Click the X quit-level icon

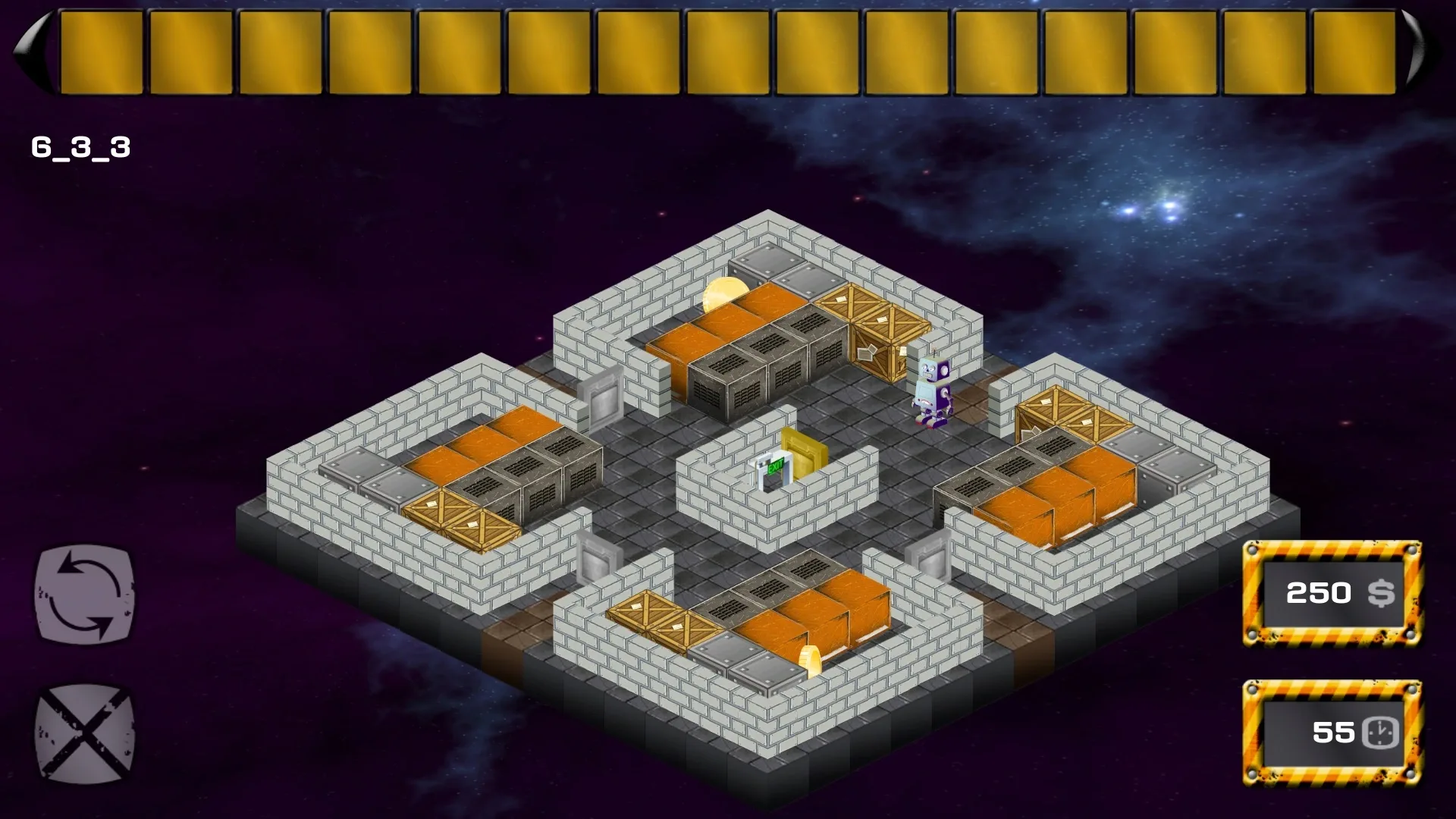[x=83, y=732]
